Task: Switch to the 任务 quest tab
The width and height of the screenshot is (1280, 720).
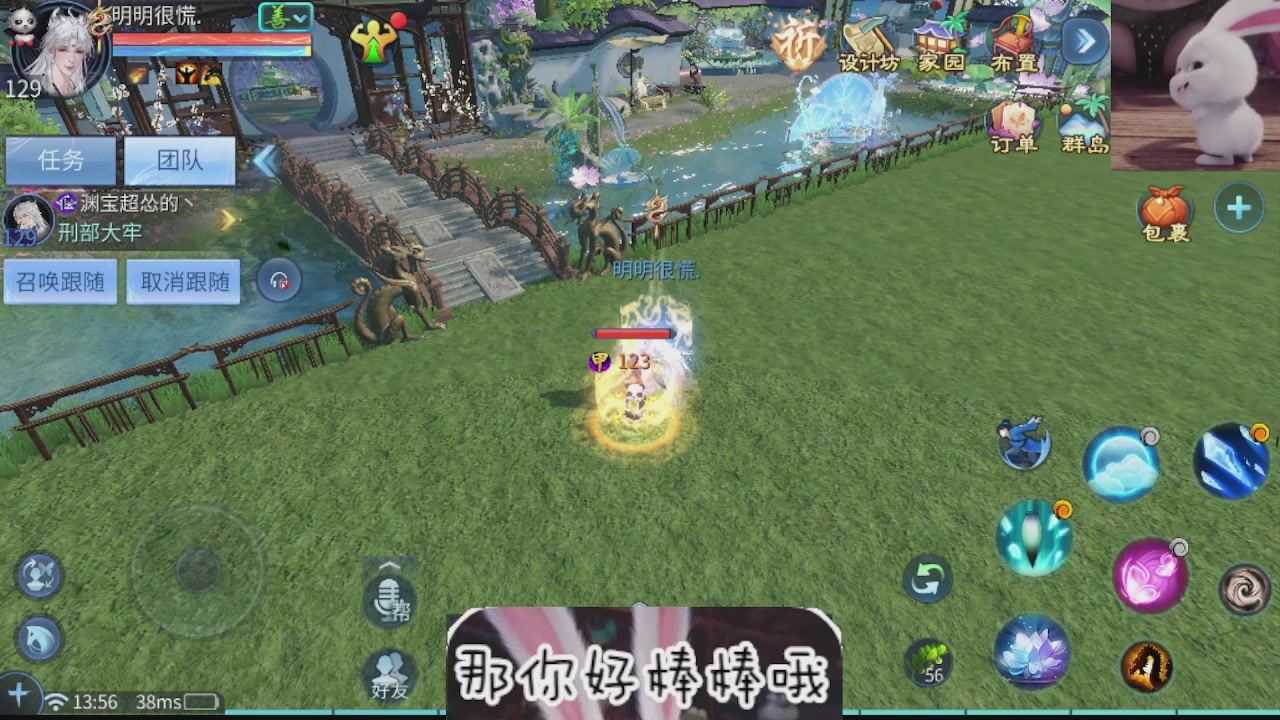Action: [60, 161]
